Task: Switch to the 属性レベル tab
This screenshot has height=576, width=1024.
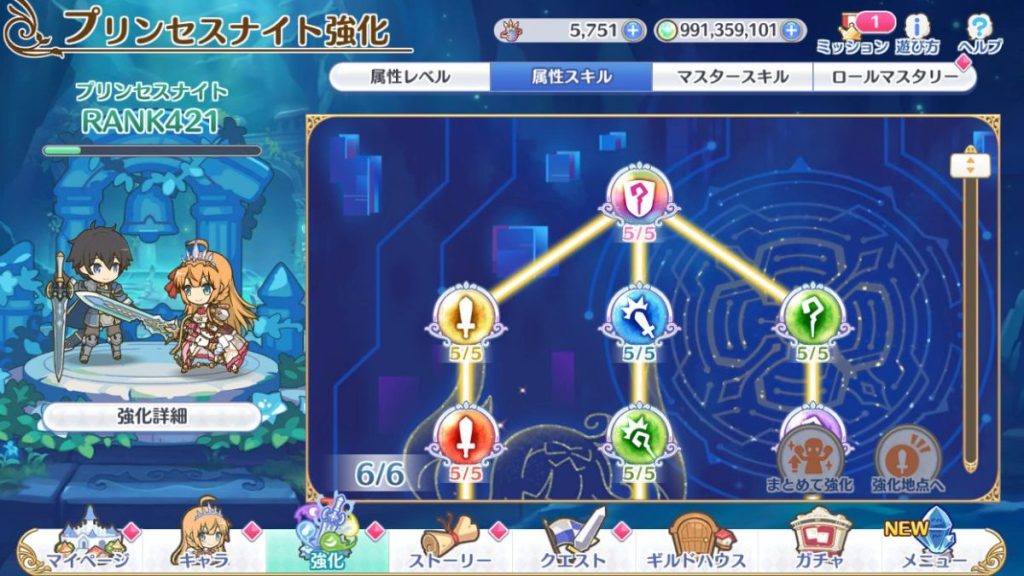Action: (410, 77)
